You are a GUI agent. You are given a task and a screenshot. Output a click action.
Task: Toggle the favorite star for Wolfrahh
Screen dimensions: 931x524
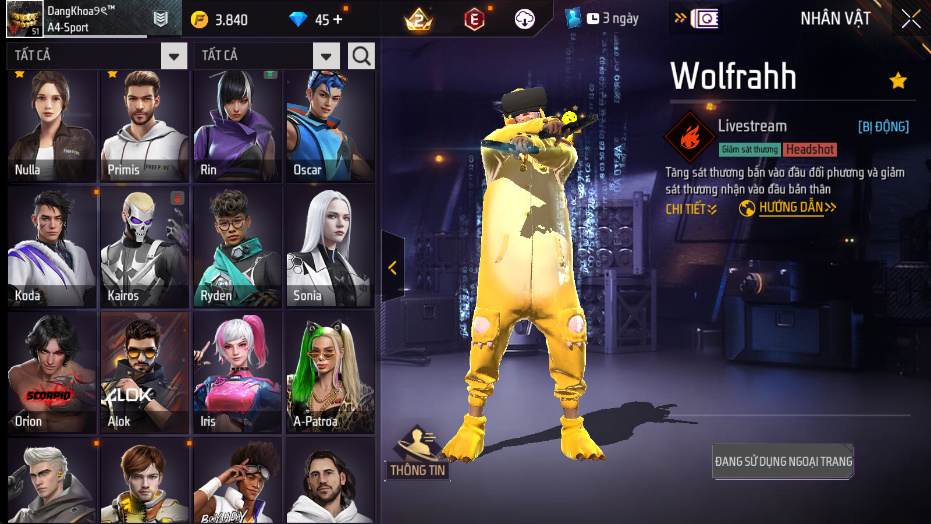click(x=898, y=81)
